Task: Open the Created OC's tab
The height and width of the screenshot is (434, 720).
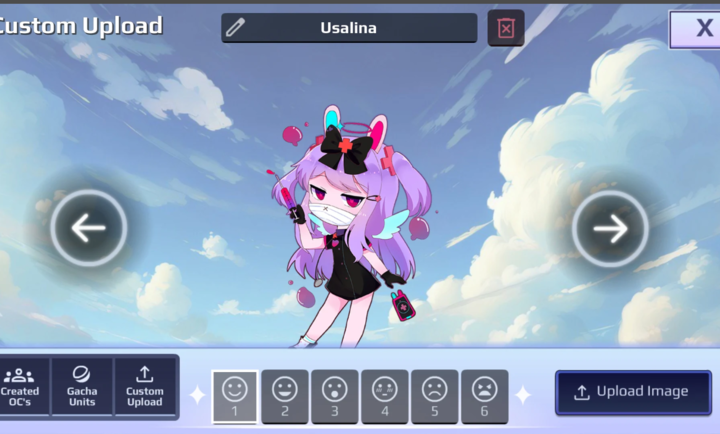Action: tap(20, 387)
